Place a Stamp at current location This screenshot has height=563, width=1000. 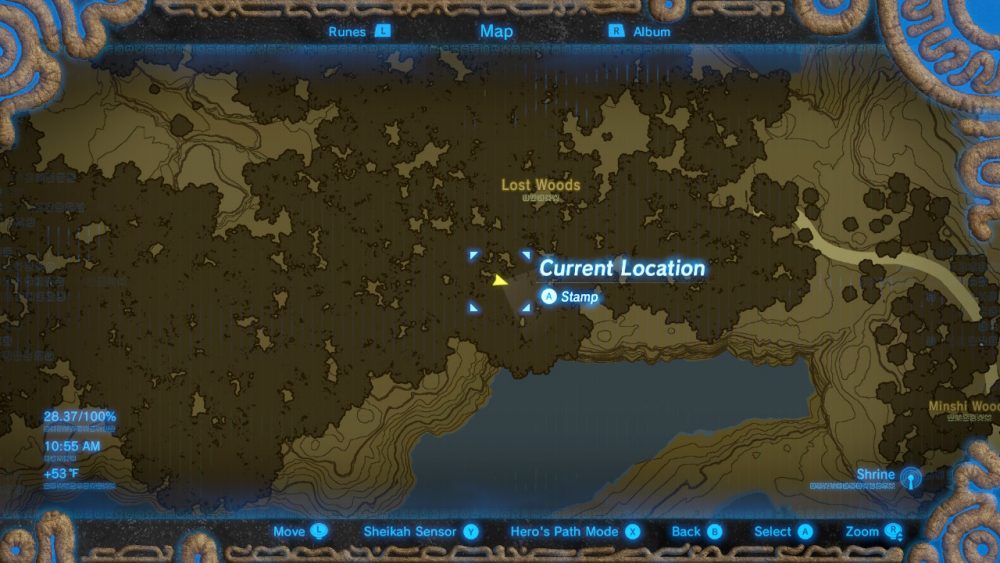pyautogui.click(x=570, y=297)
